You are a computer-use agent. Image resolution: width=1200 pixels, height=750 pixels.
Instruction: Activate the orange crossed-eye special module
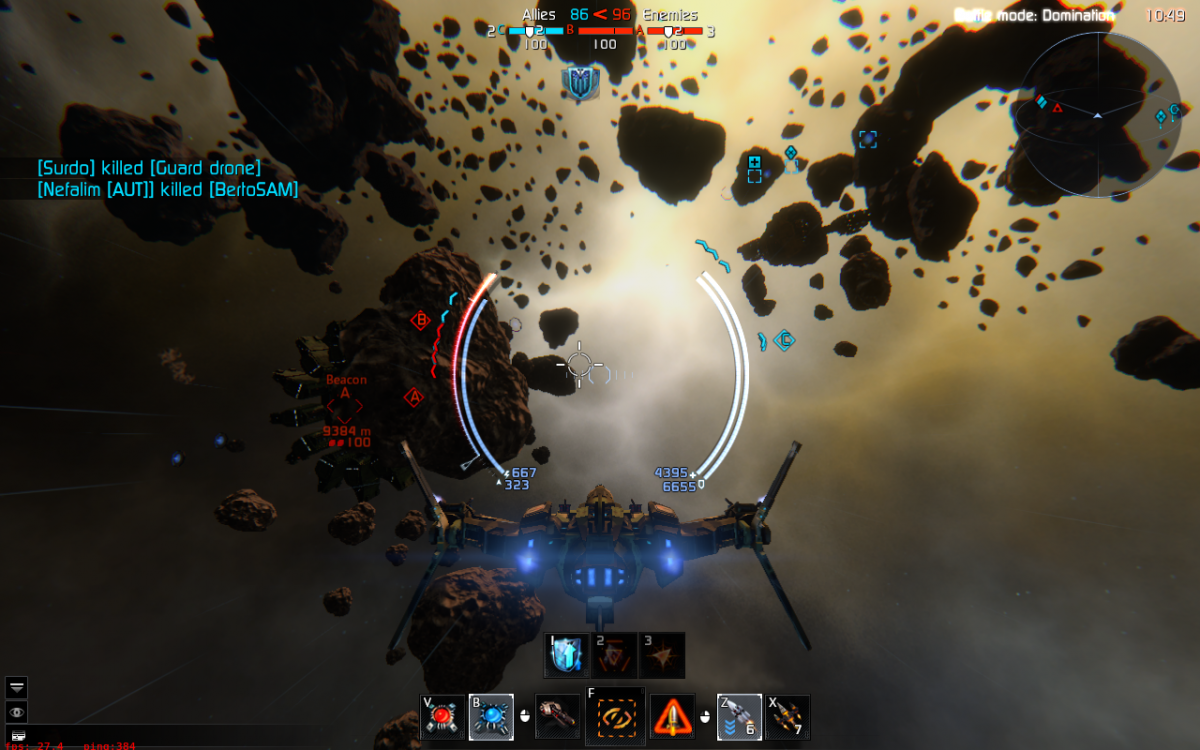(x=615, y=716)
